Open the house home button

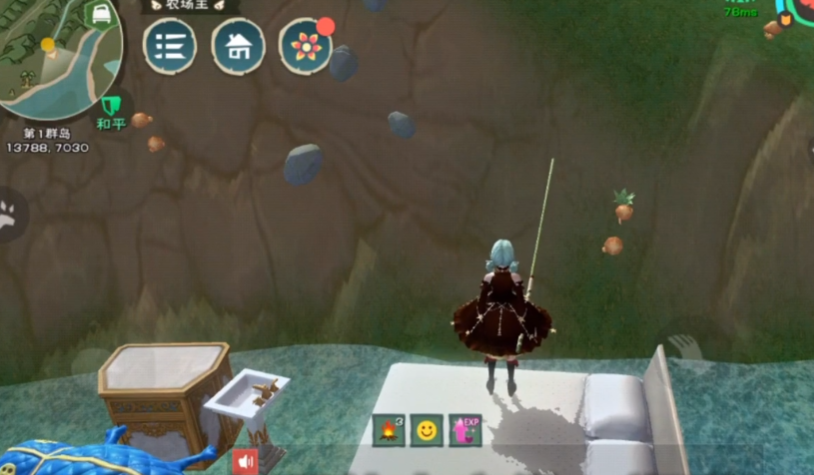click(x=238, y=47)
